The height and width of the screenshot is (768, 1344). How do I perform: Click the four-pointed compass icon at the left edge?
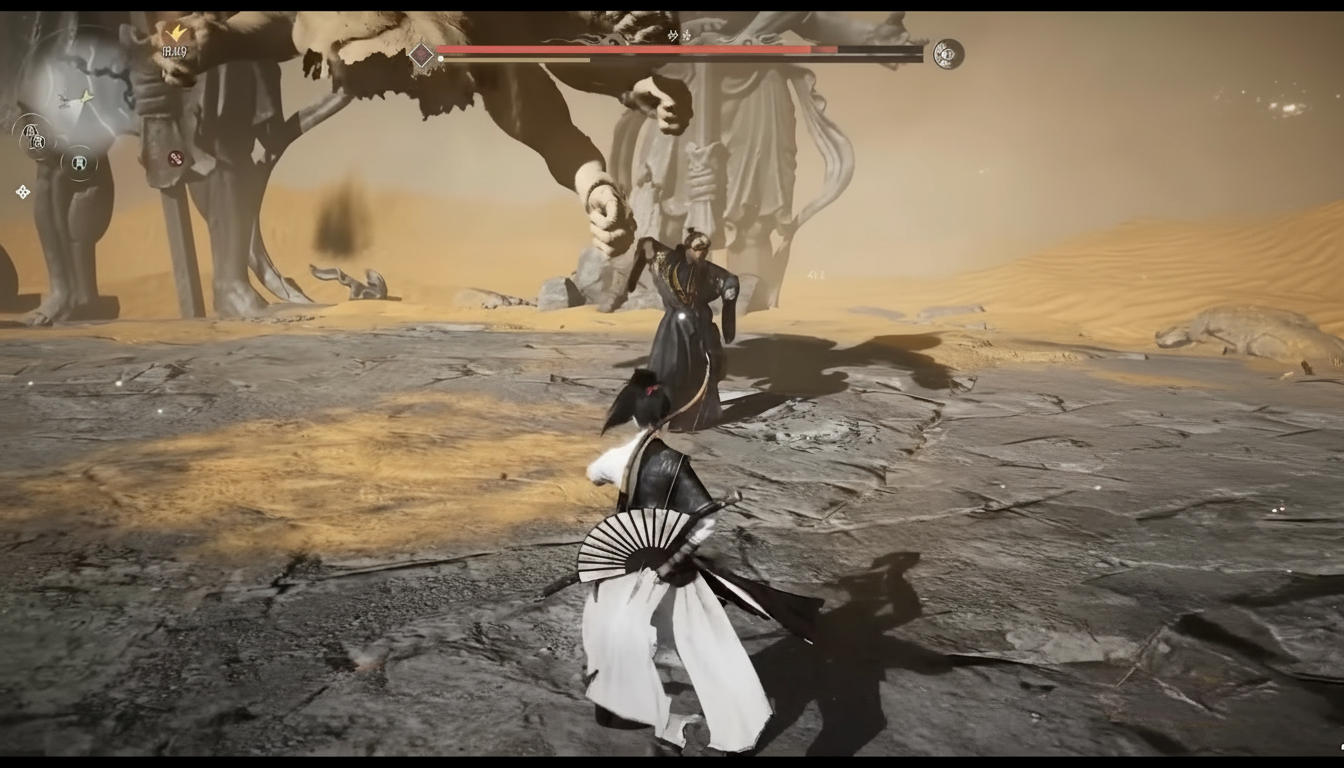click(23, 191)
